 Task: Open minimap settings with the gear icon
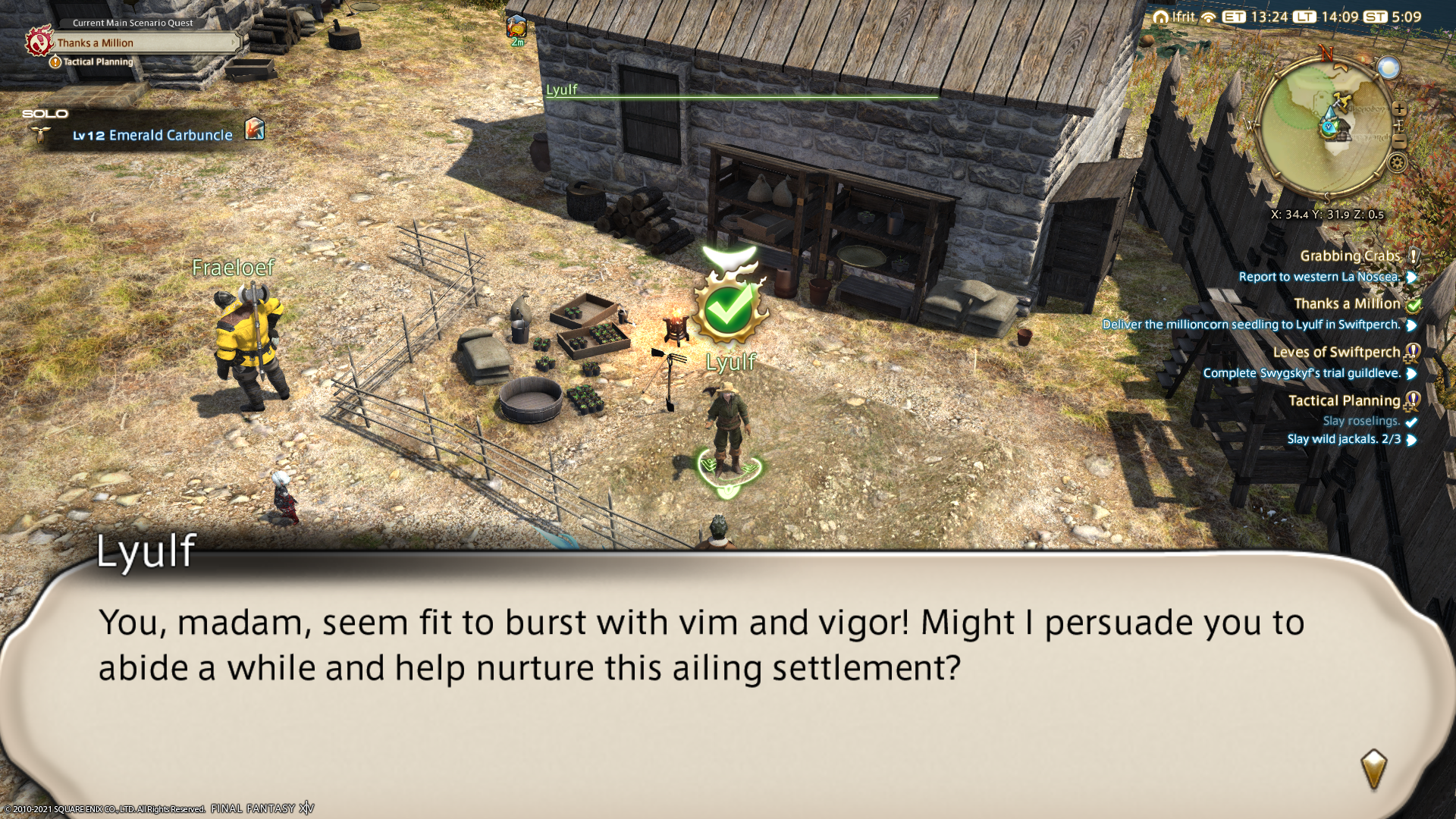click(x=1397, y=162)
